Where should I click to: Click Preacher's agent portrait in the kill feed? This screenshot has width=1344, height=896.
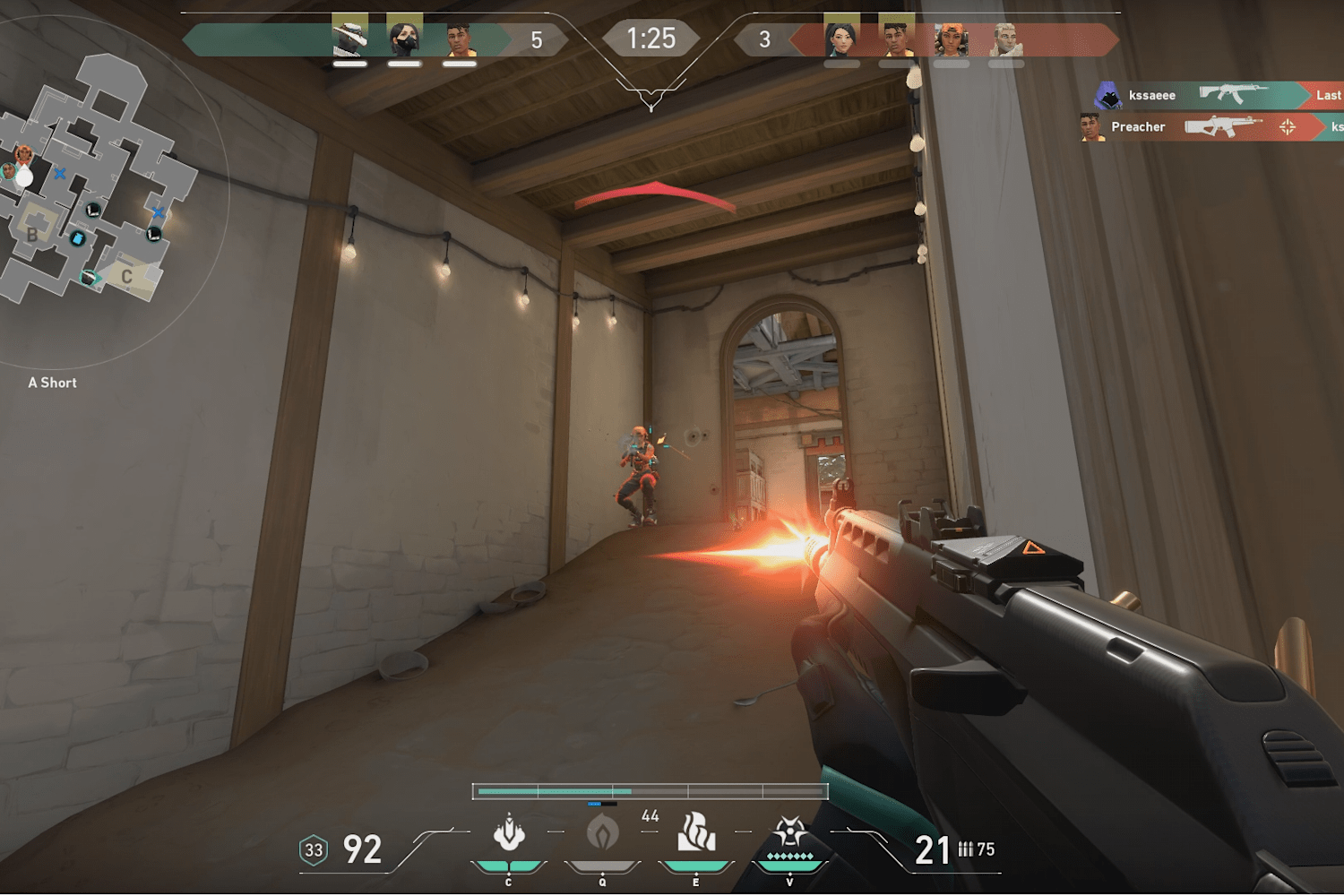tap(1093, 127)
